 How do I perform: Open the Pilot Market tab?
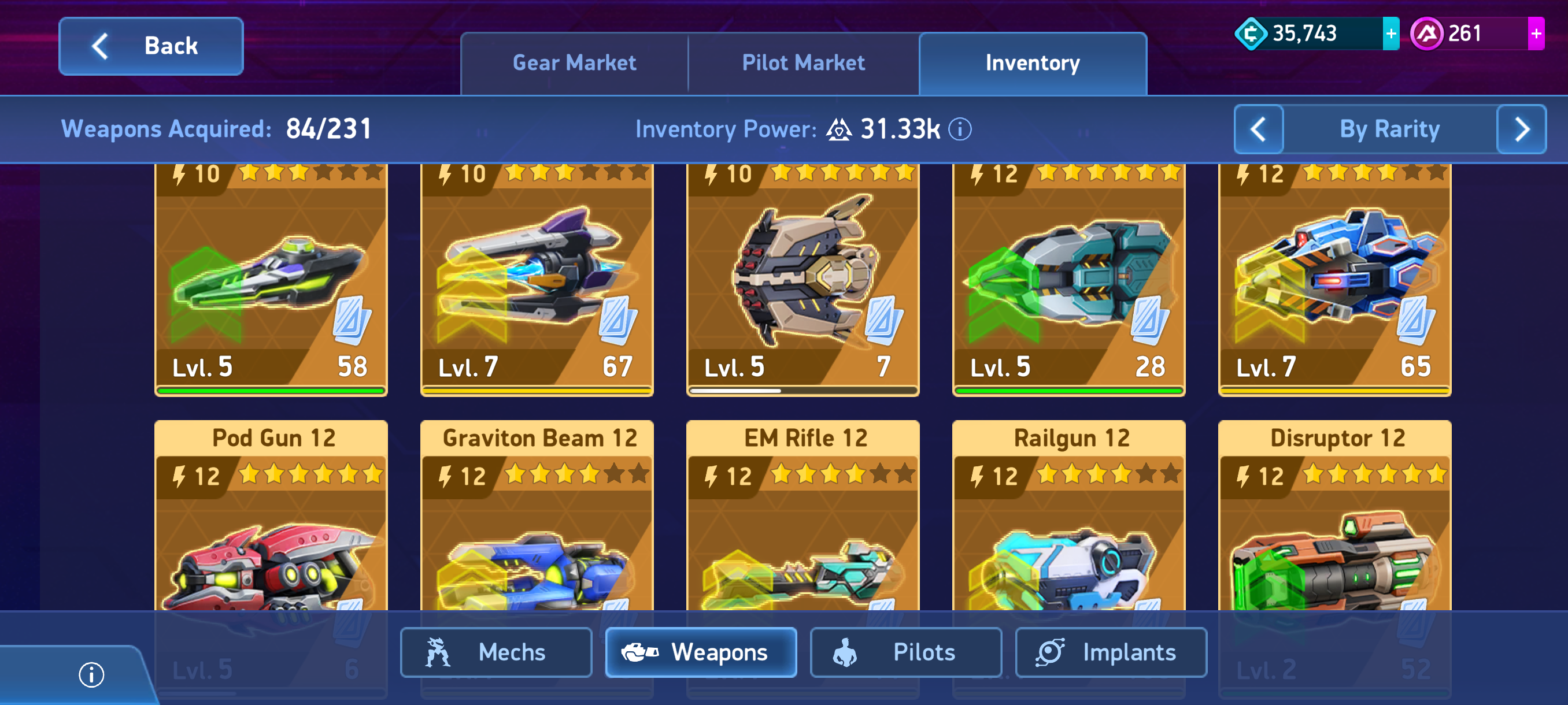803,63
